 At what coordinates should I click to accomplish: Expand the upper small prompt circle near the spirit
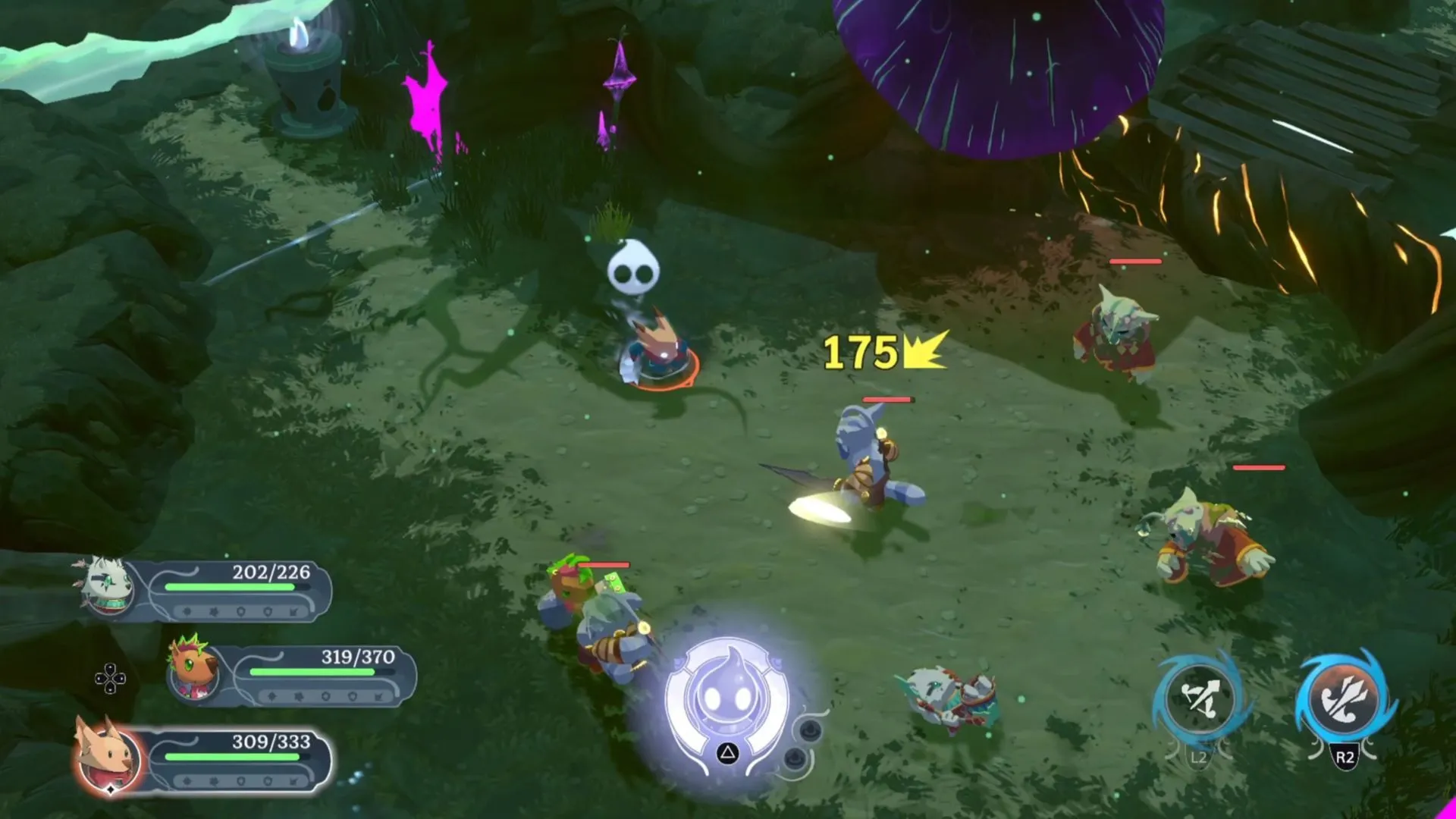point(810,731)
